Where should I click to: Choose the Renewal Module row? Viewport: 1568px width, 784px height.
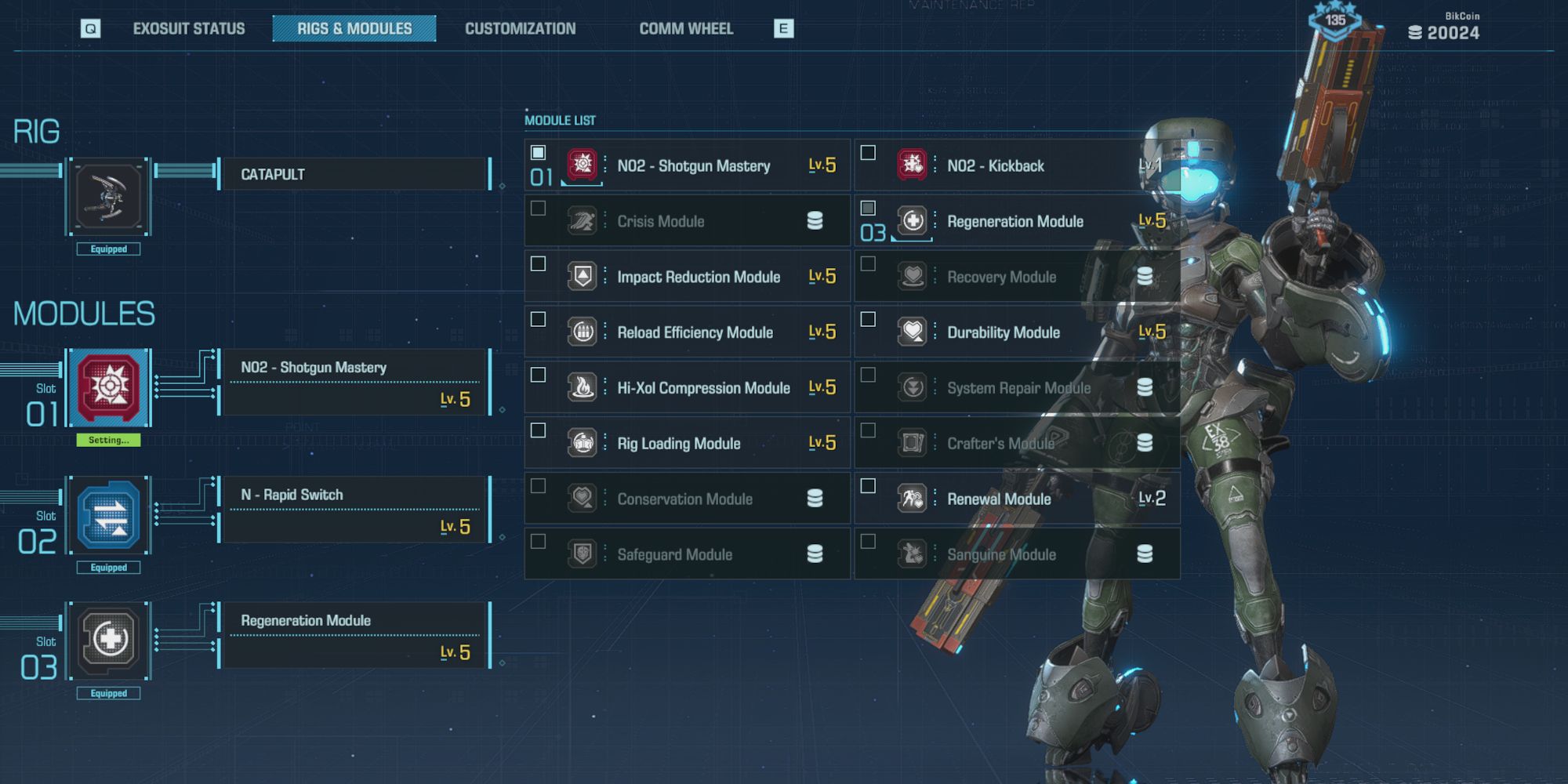point(999,499)
